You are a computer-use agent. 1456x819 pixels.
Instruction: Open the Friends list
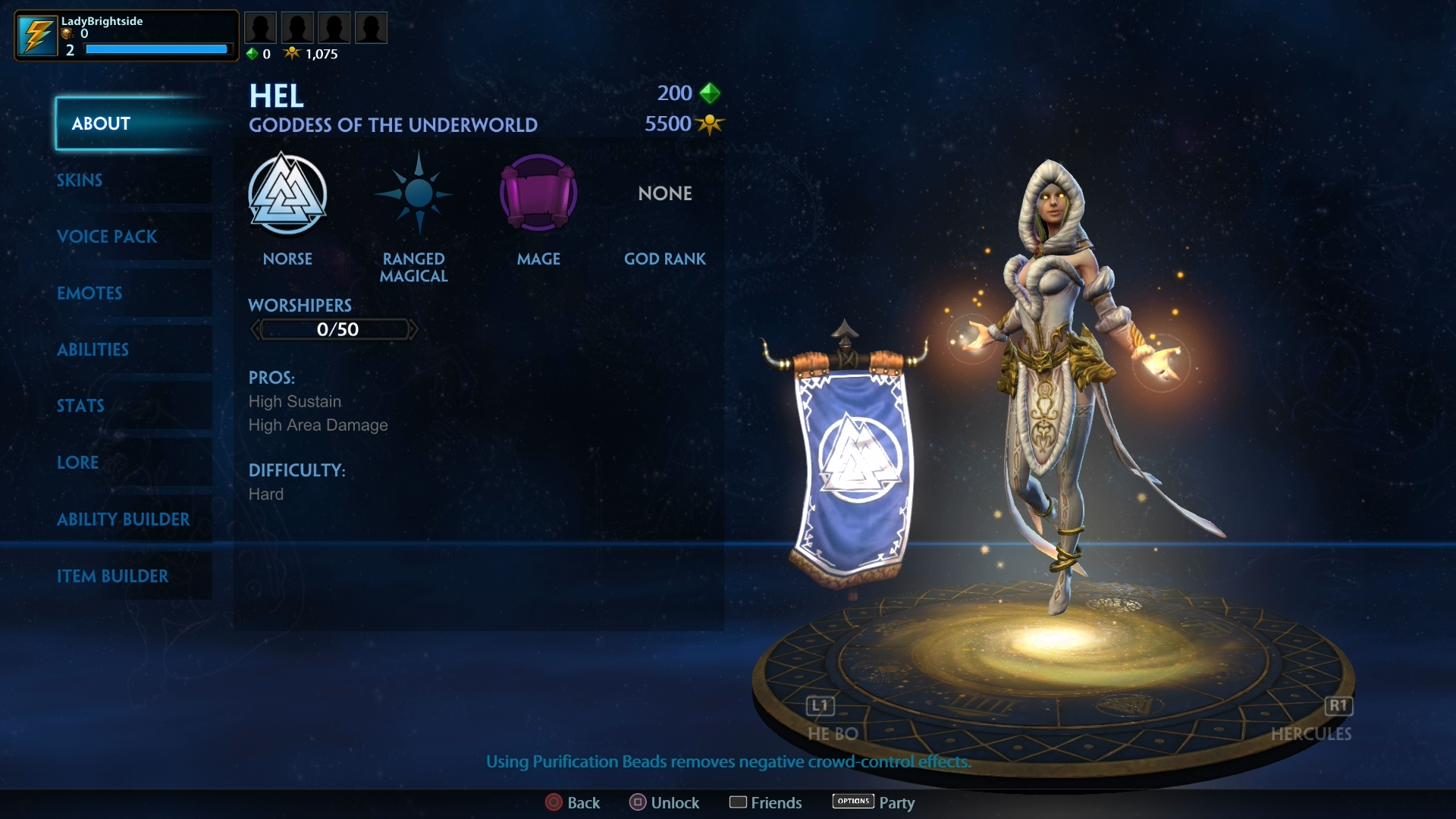point(765,802)
